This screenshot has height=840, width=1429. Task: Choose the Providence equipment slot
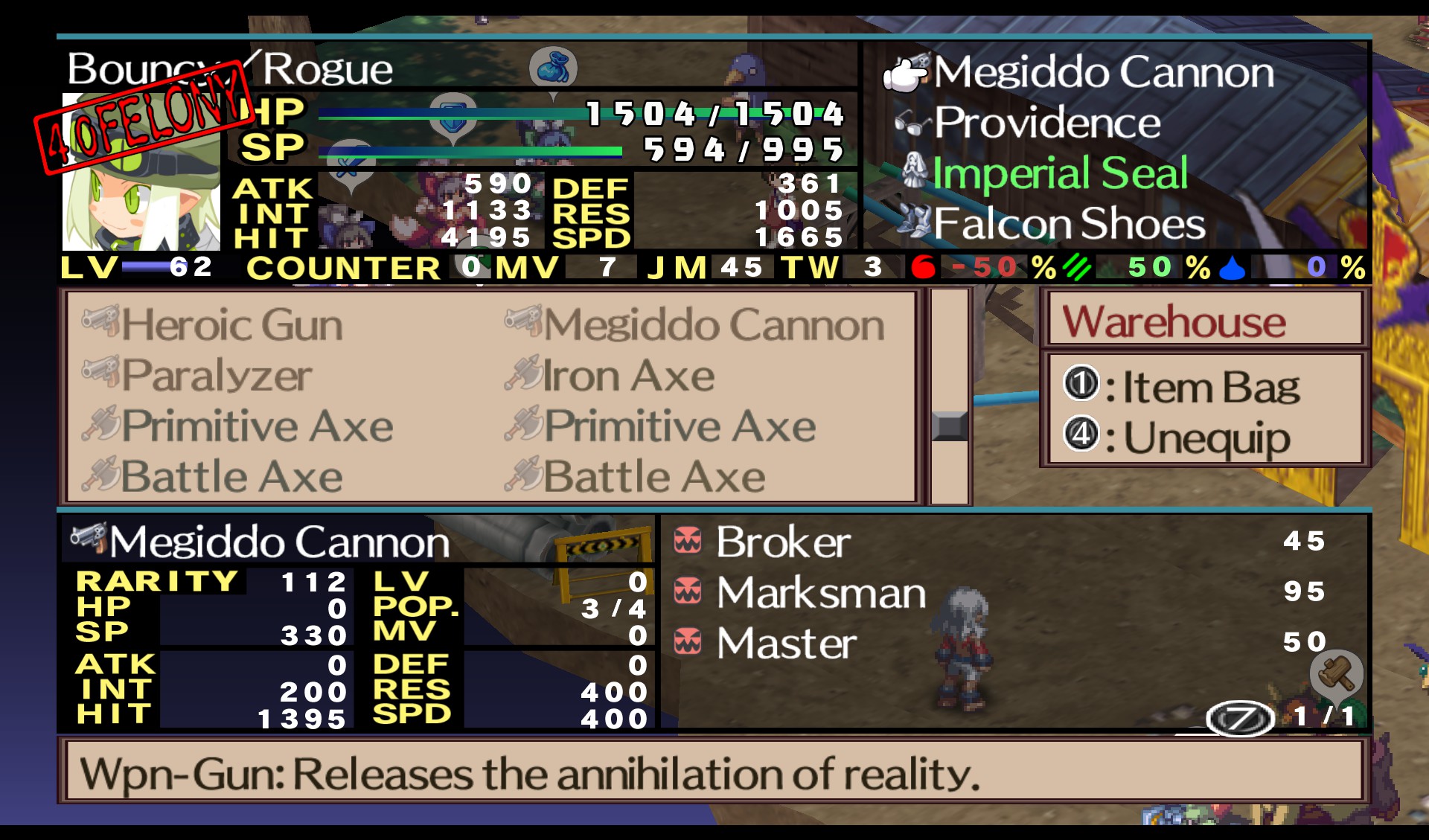pyautogui.click(x=1046, y=123)
